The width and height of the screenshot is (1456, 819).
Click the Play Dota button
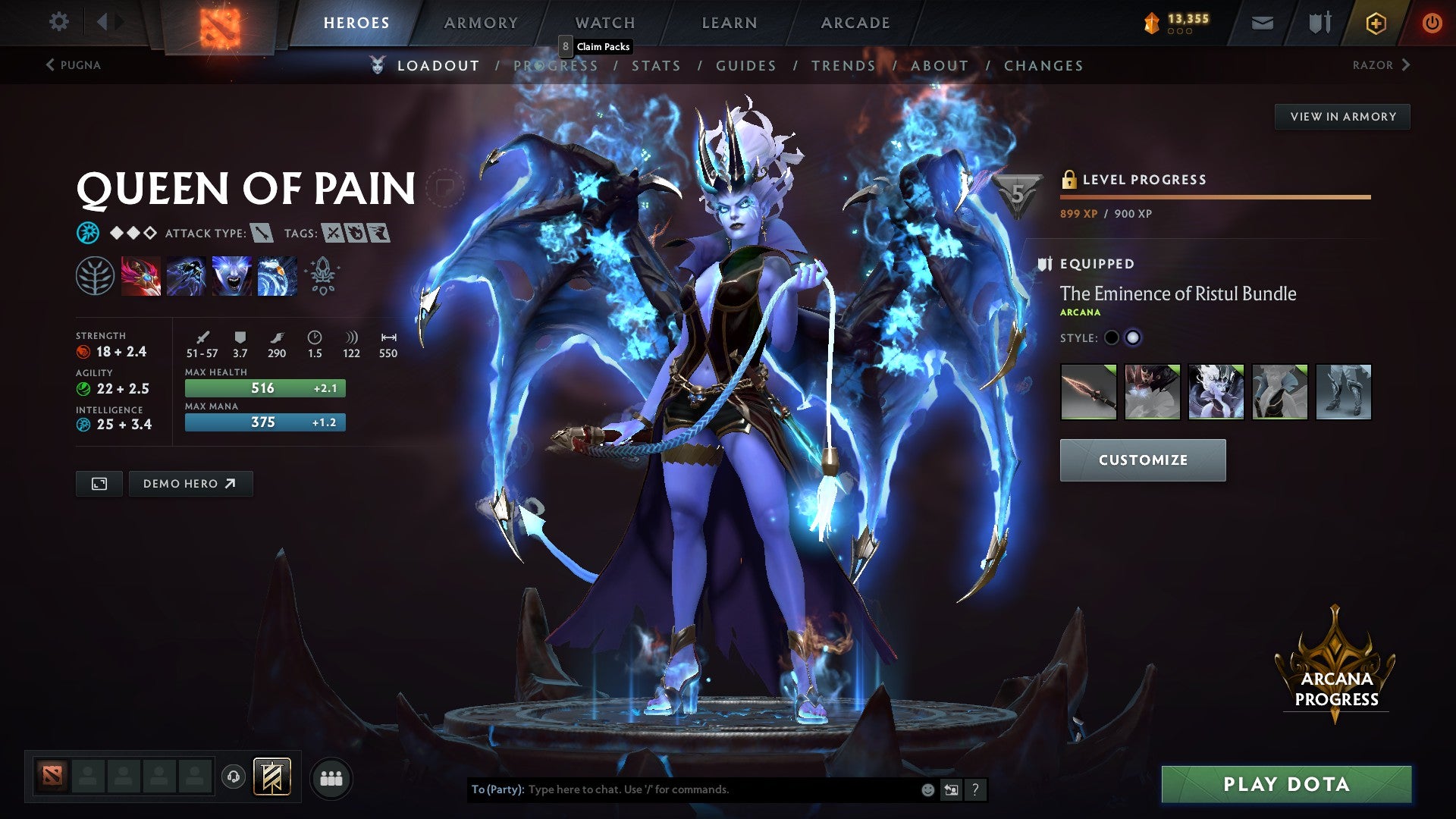tap(1286, 784)
